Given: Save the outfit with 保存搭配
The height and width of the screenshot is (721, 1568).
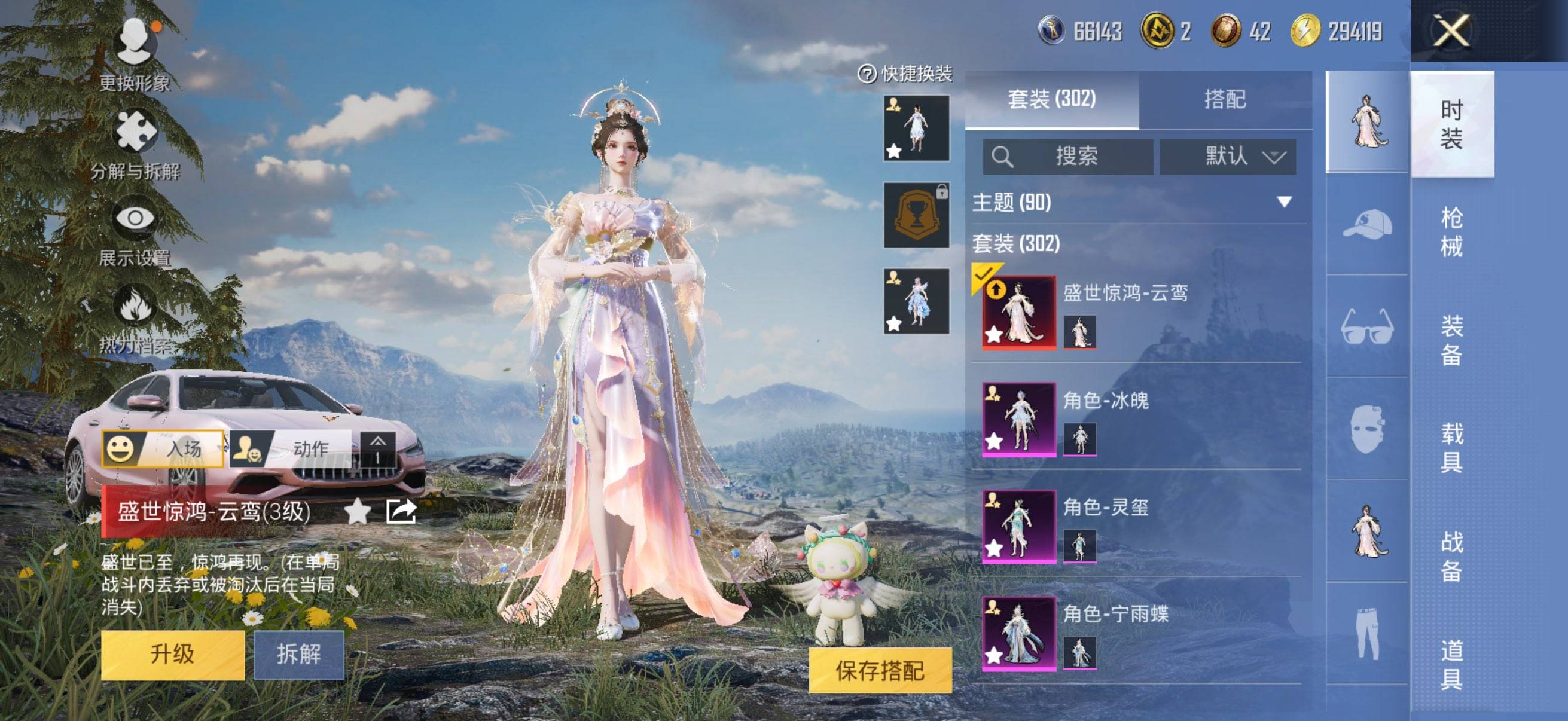Looking at the screenshot, I should point(880,671).
